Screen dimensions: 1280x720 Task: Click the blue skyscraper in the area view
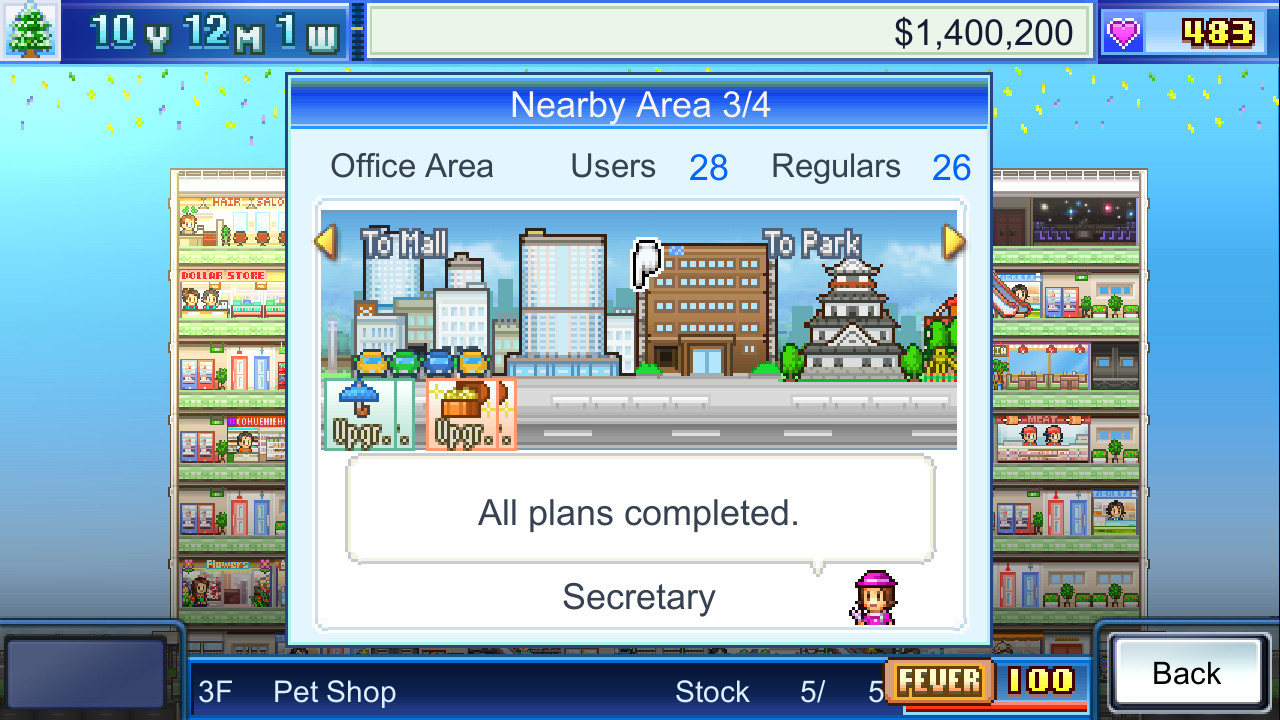pos(560,300)
